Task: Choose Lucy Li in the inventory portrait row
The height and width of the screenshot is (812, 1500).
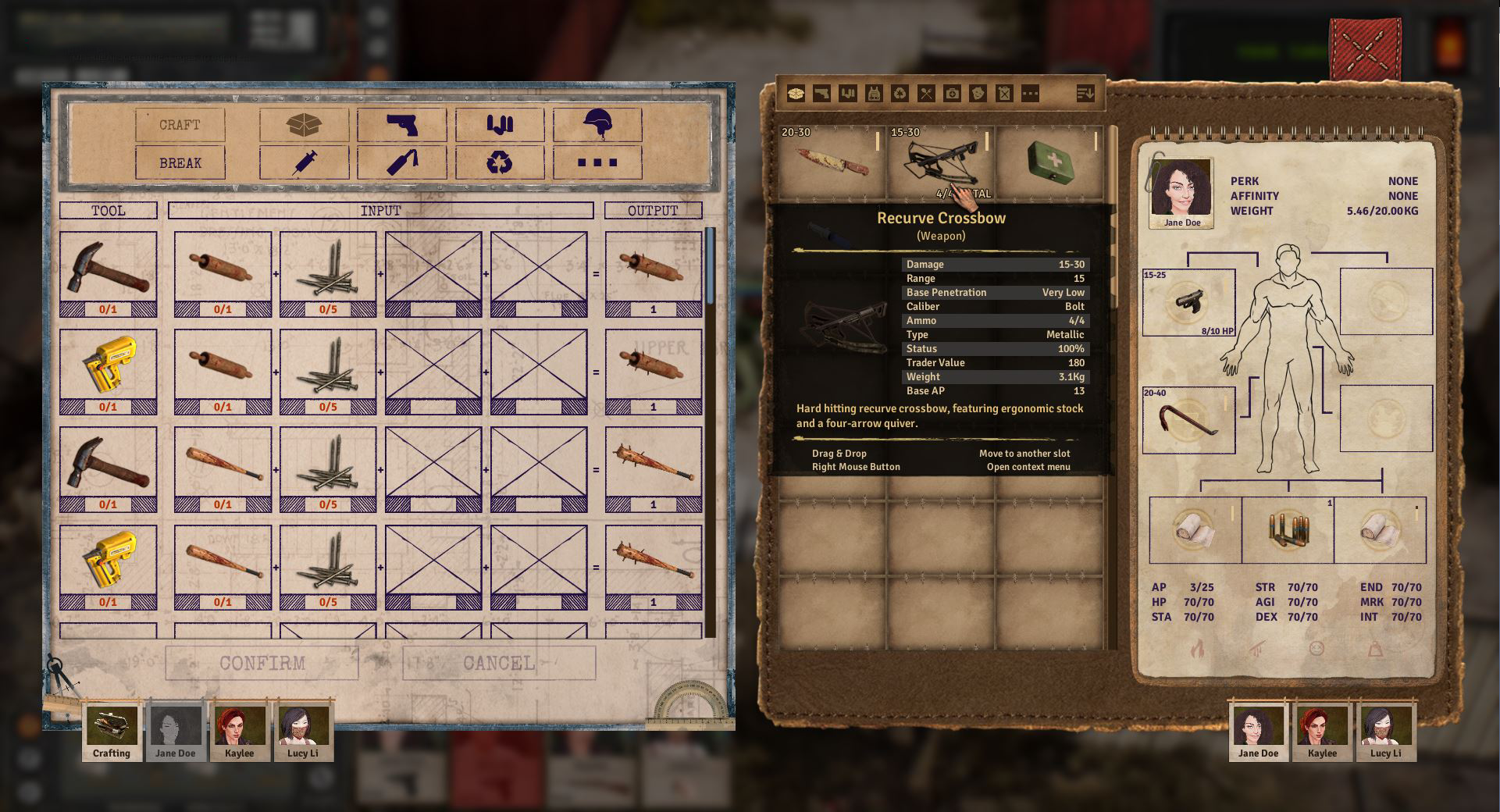Action: (x=1385, y=732)
